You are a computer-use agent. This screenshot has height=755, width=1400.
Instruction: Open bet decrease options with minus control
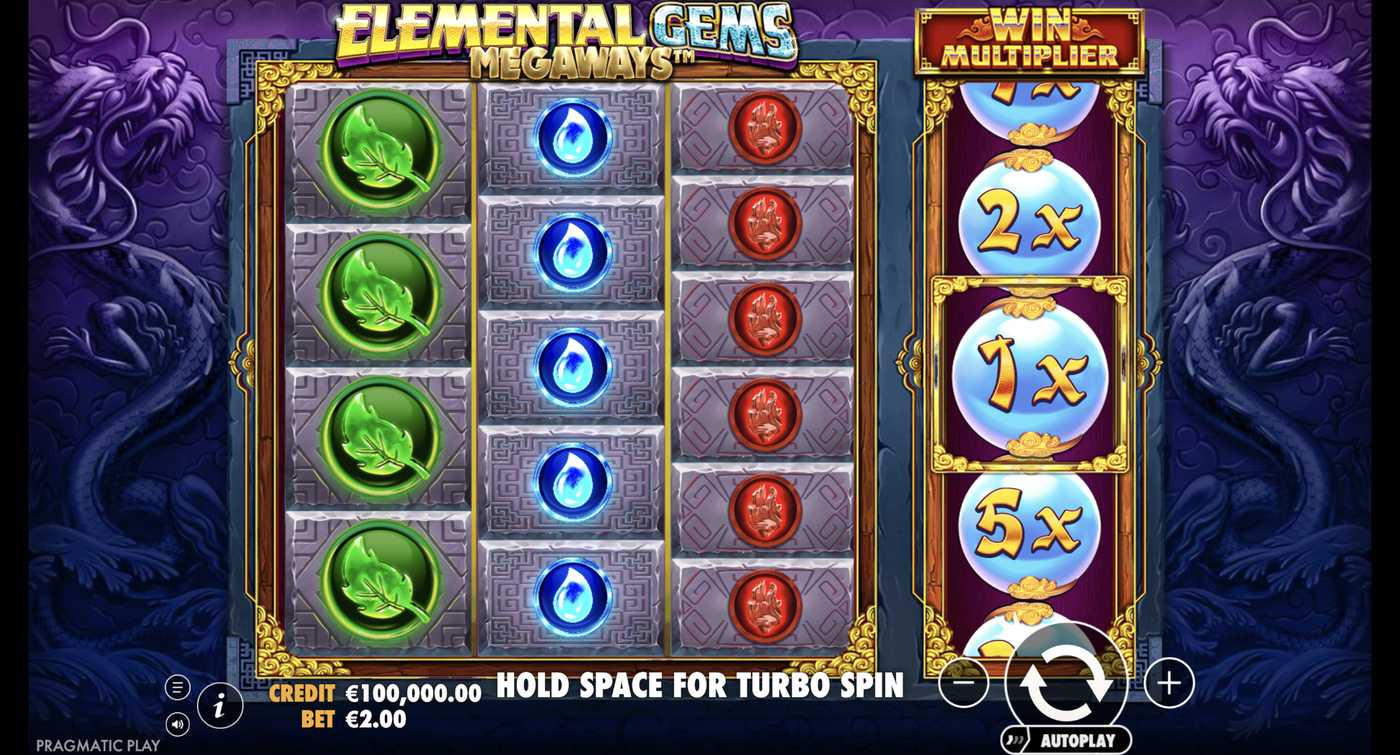[962, 684]
